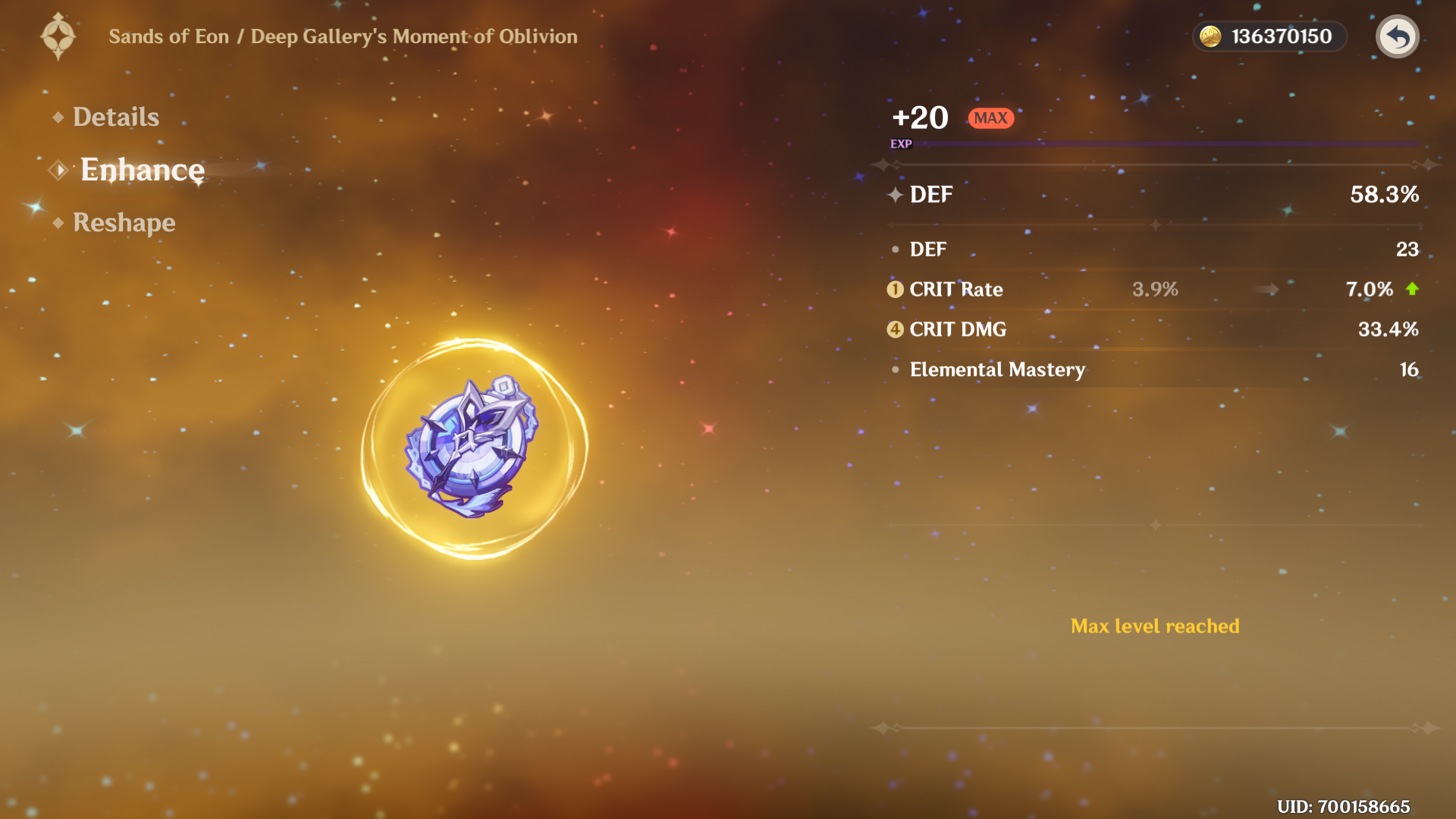Switch to the Reshape tab
Viewport: 1456px width, 819px height.
[x=124, y=222]
